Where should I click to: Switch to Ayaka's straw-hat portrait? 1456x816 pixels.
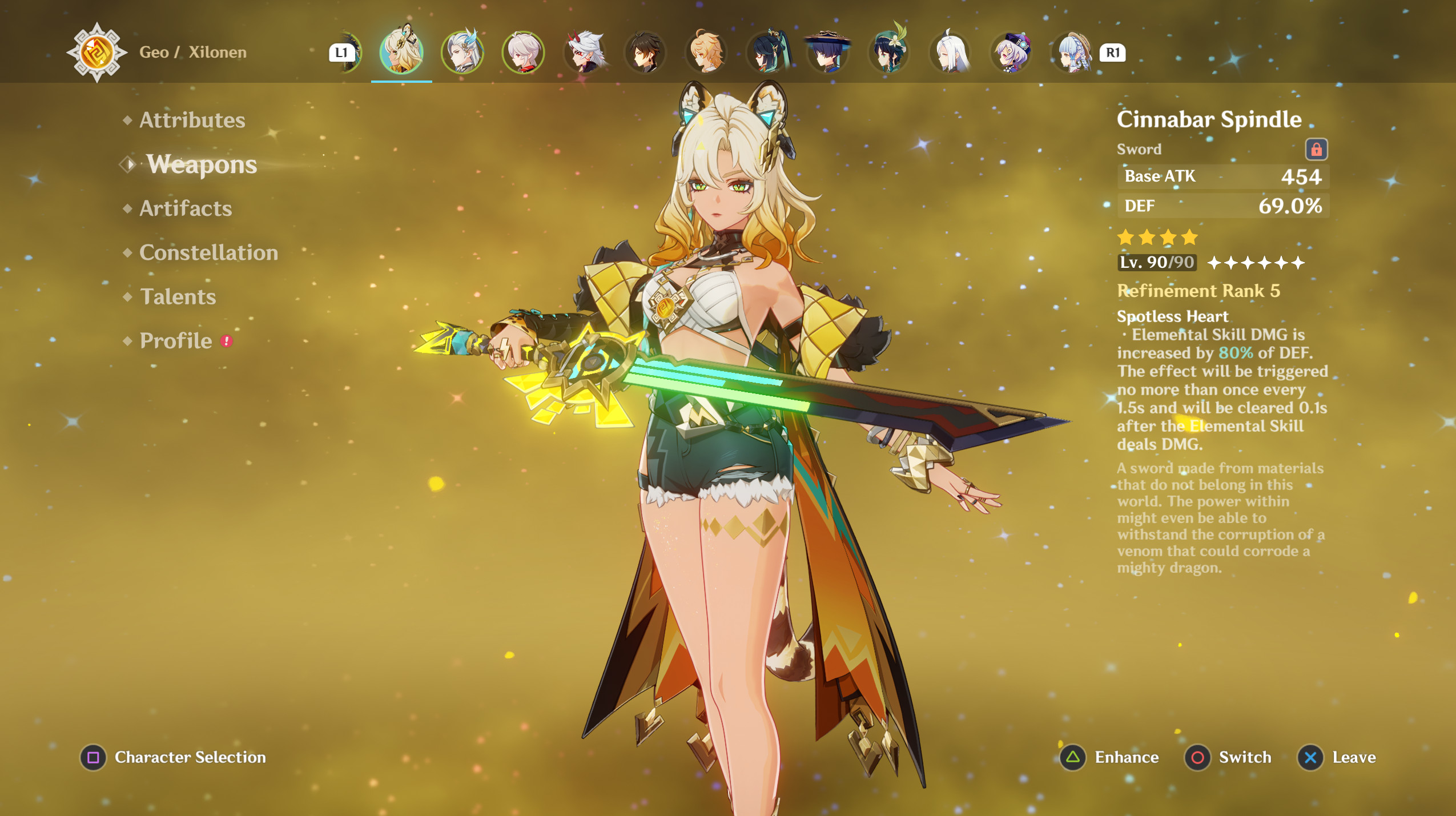click(1071, 53)
